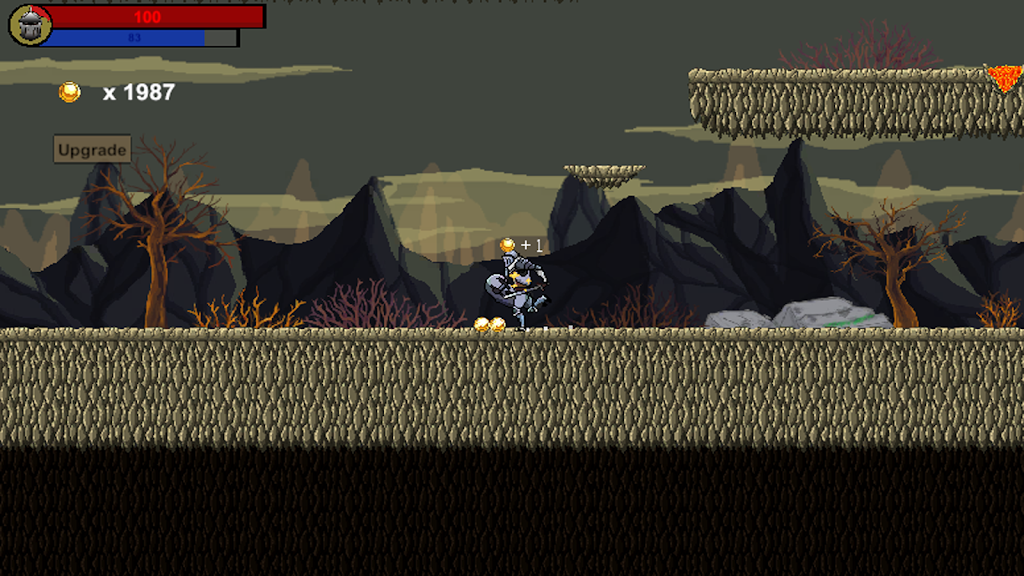Click the knight helmet portrait icon

tap(30, 25)
